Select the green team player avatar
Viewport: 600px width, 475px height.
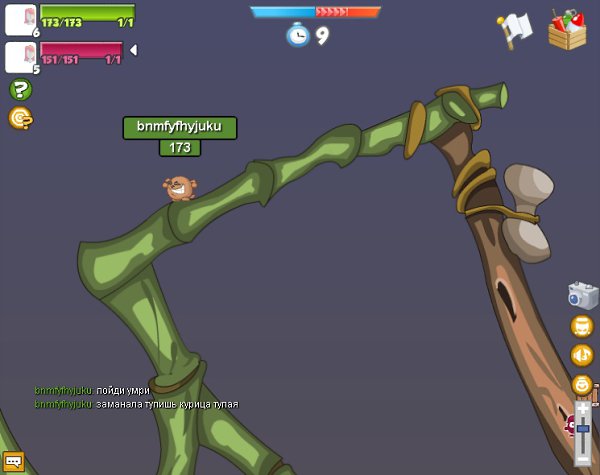[20, 18]
